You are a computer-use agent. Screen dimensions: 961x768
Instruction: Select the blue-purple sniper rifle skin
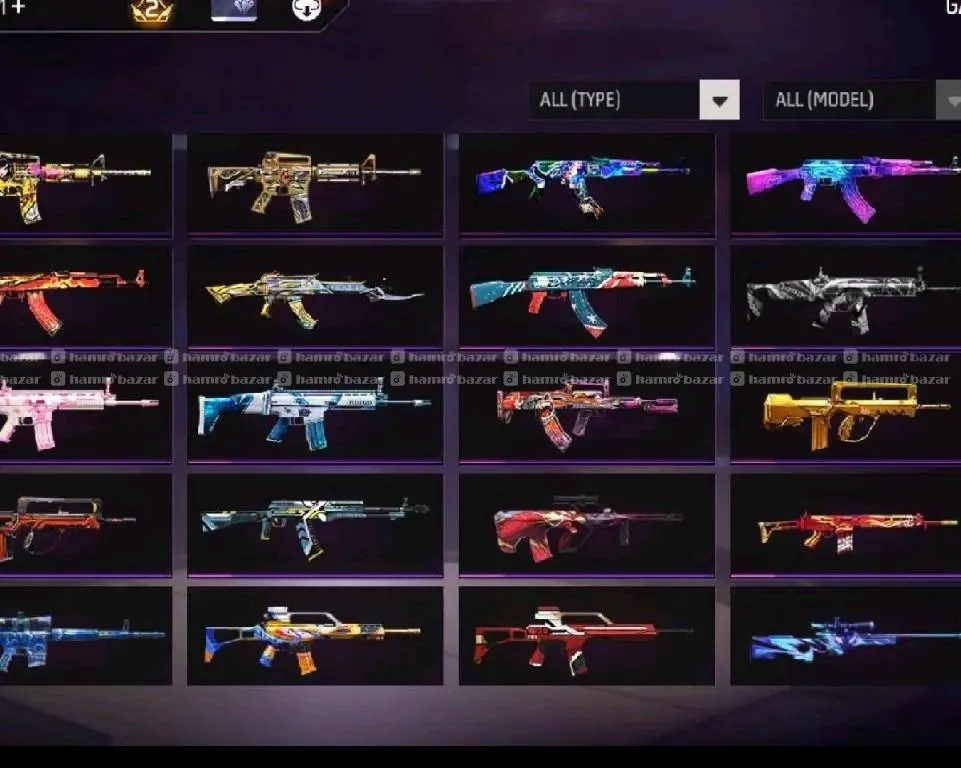pyautogui.click(x=850, y=637)
